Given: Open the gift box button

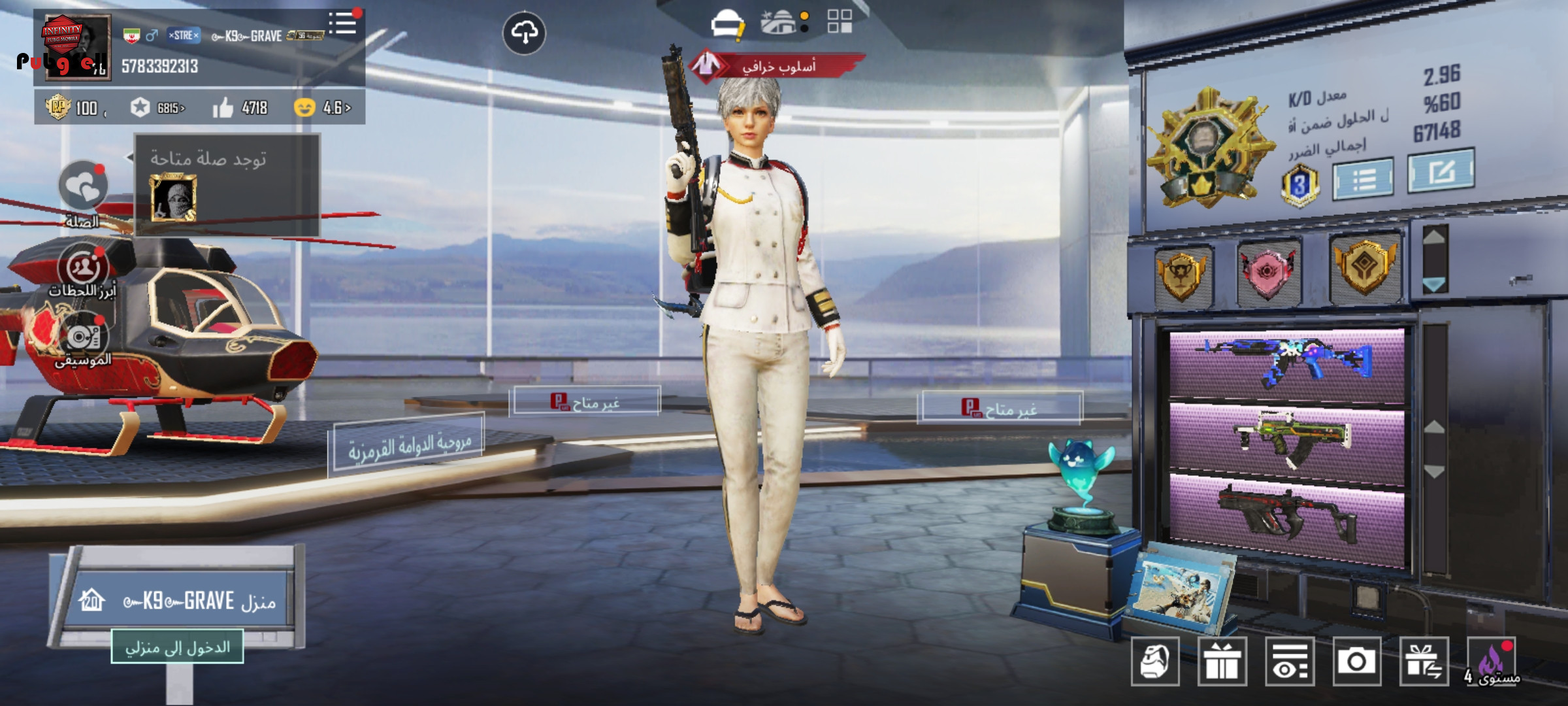Looking at the screenshot, I should pyautogui.click(x=1222, y=661).
